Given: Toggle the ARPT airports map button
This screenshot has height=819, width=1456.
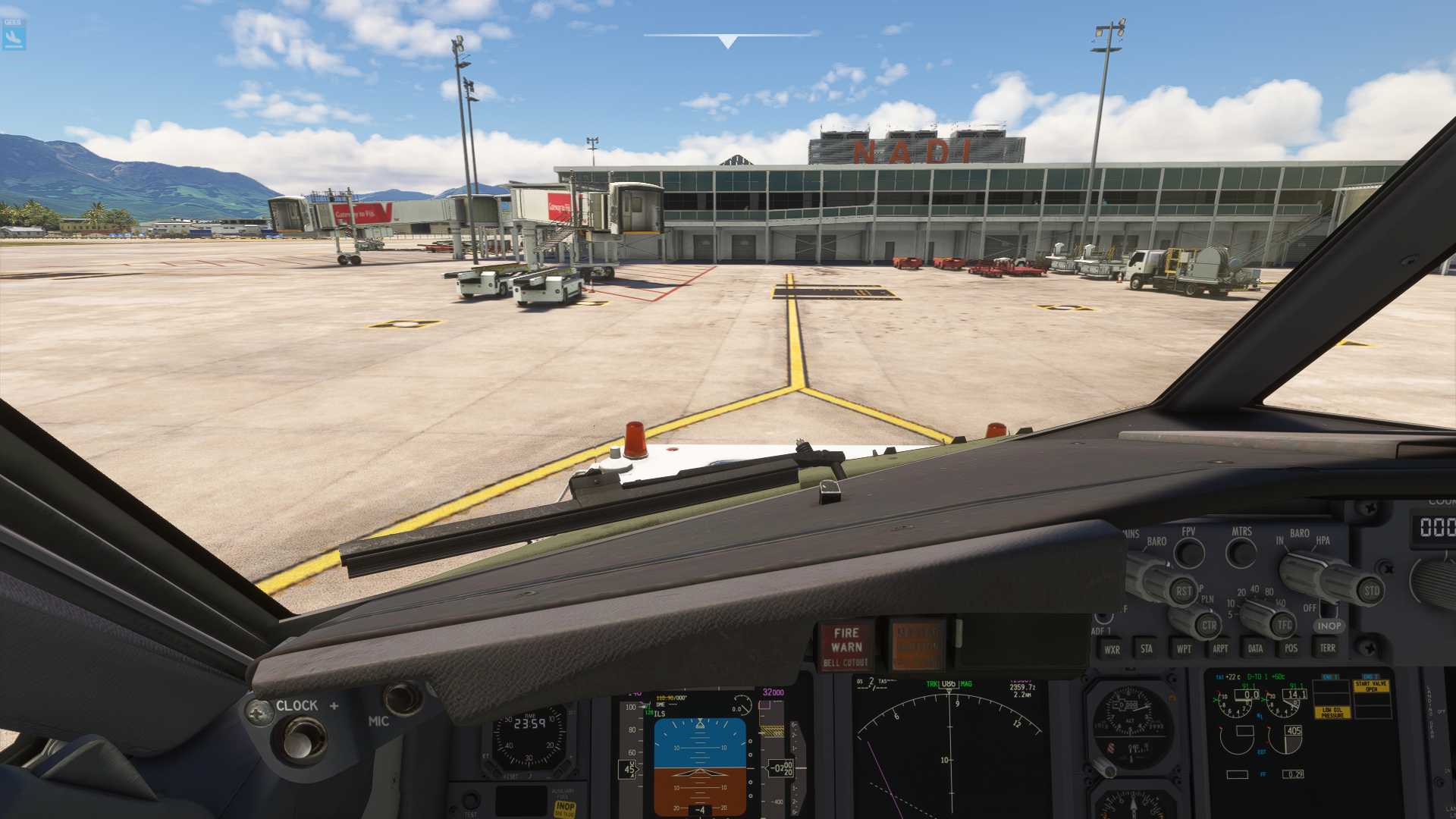Looking at the screenshot, I should (x=1219, y=649).
